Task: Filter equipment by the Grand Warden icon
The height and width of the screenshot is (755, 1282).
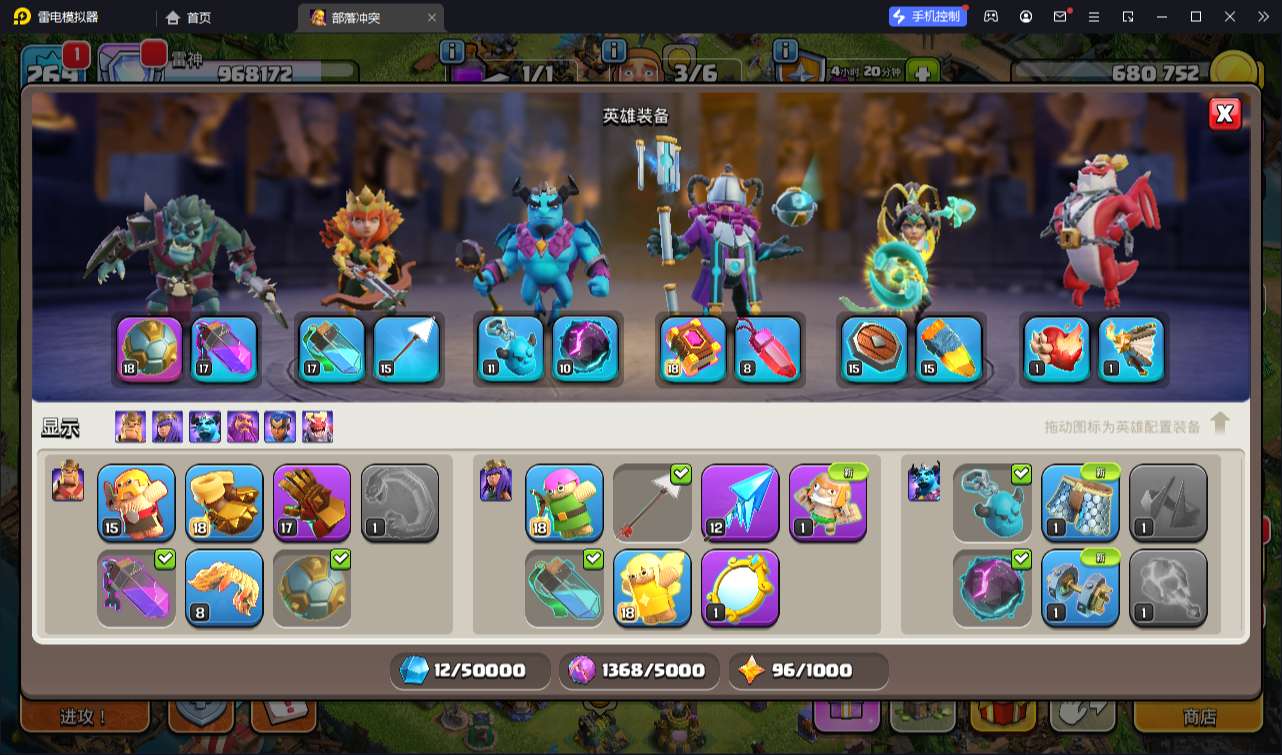Action: 243,427
